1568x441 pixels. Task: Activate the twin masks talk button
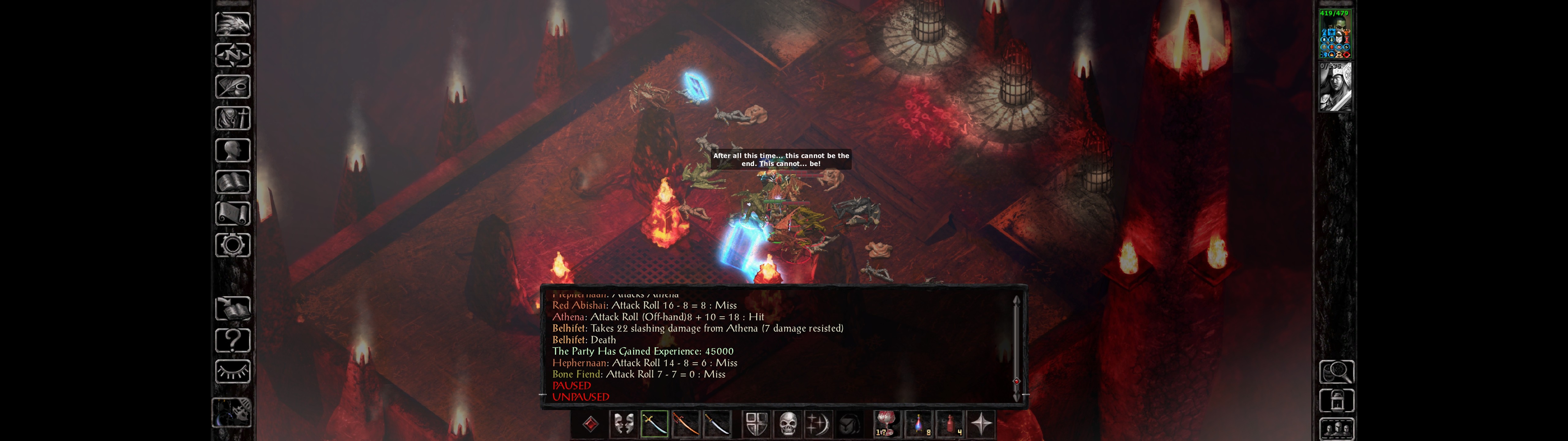623,424
